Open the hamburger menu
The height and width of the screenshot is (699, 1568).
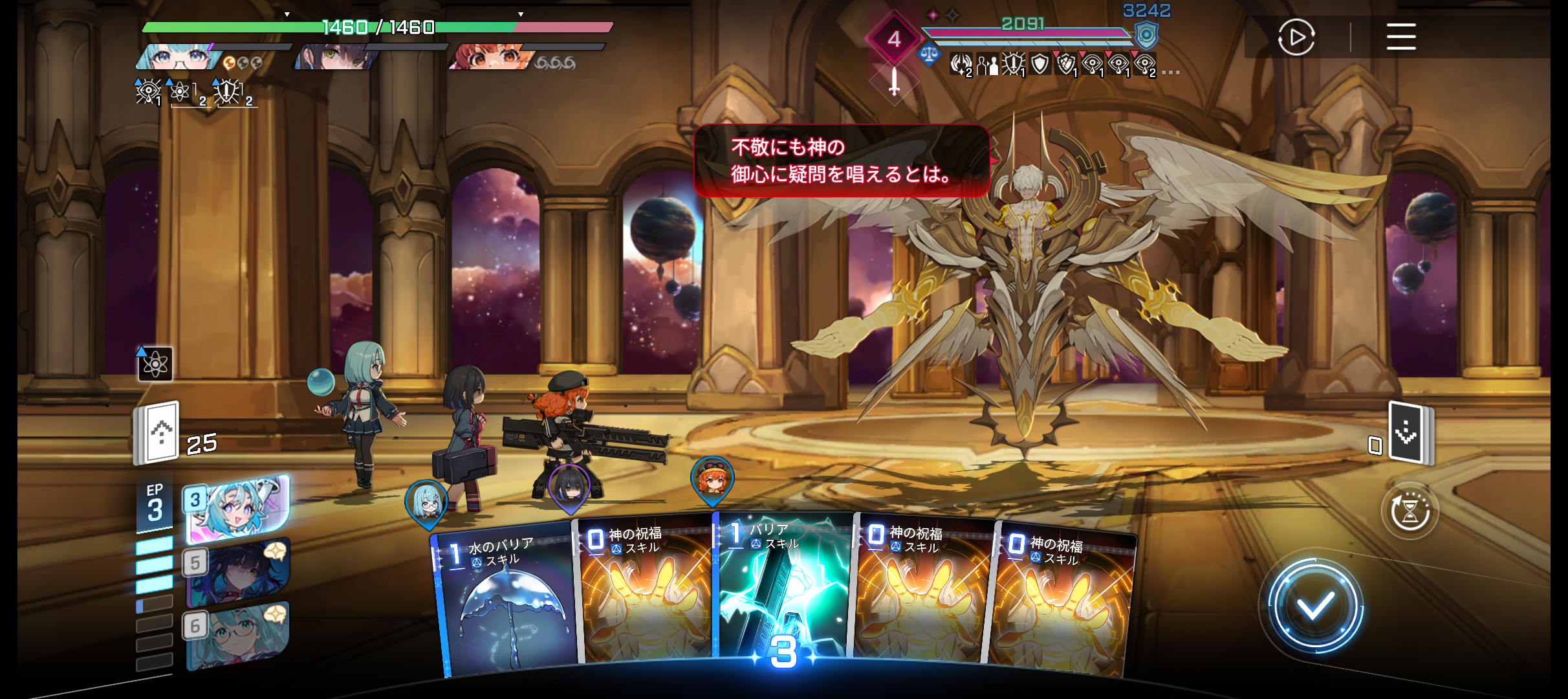1401,37
